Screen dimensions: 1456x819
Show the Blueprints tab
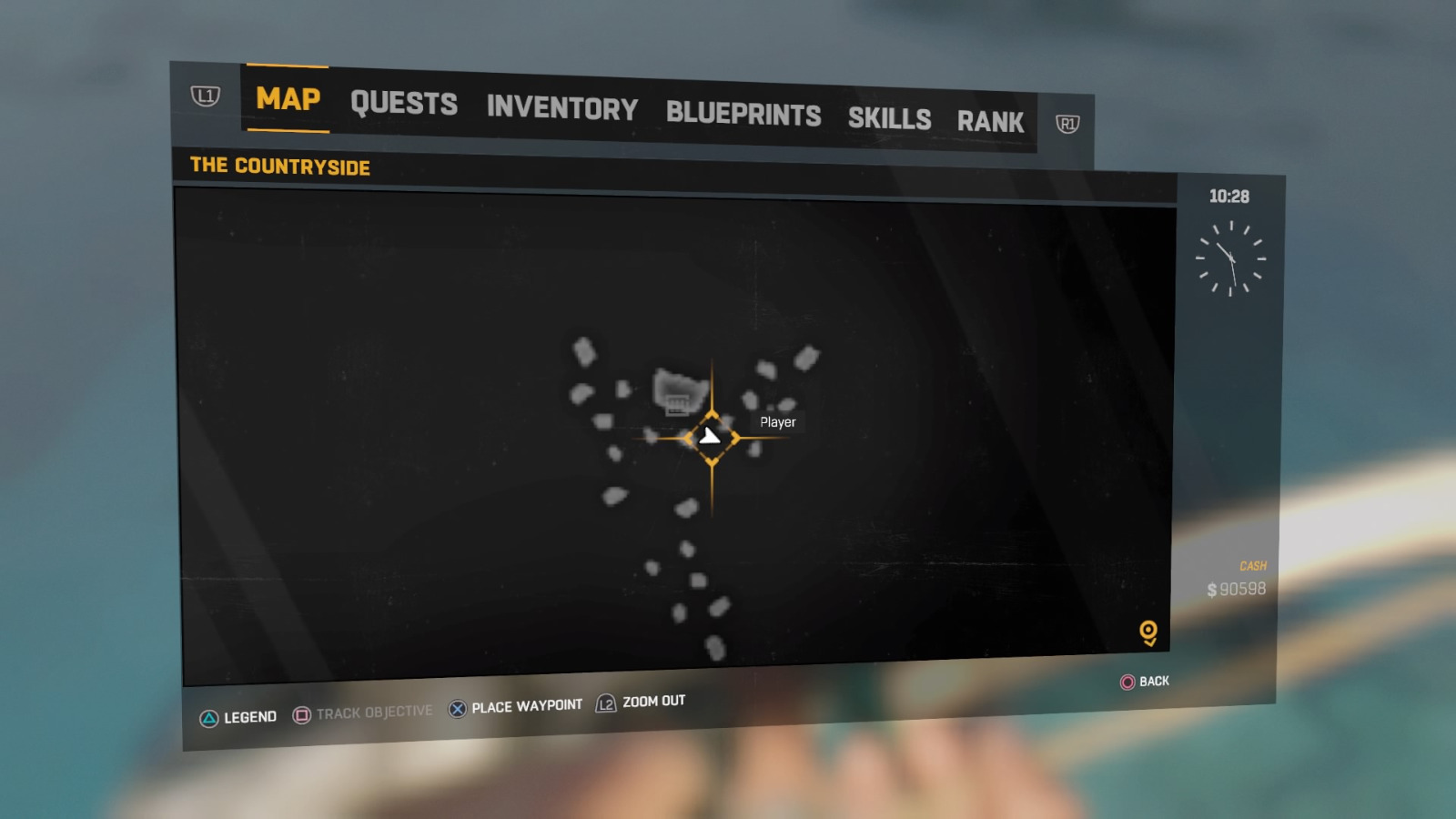pyautogui.click(x=743, y=114)
